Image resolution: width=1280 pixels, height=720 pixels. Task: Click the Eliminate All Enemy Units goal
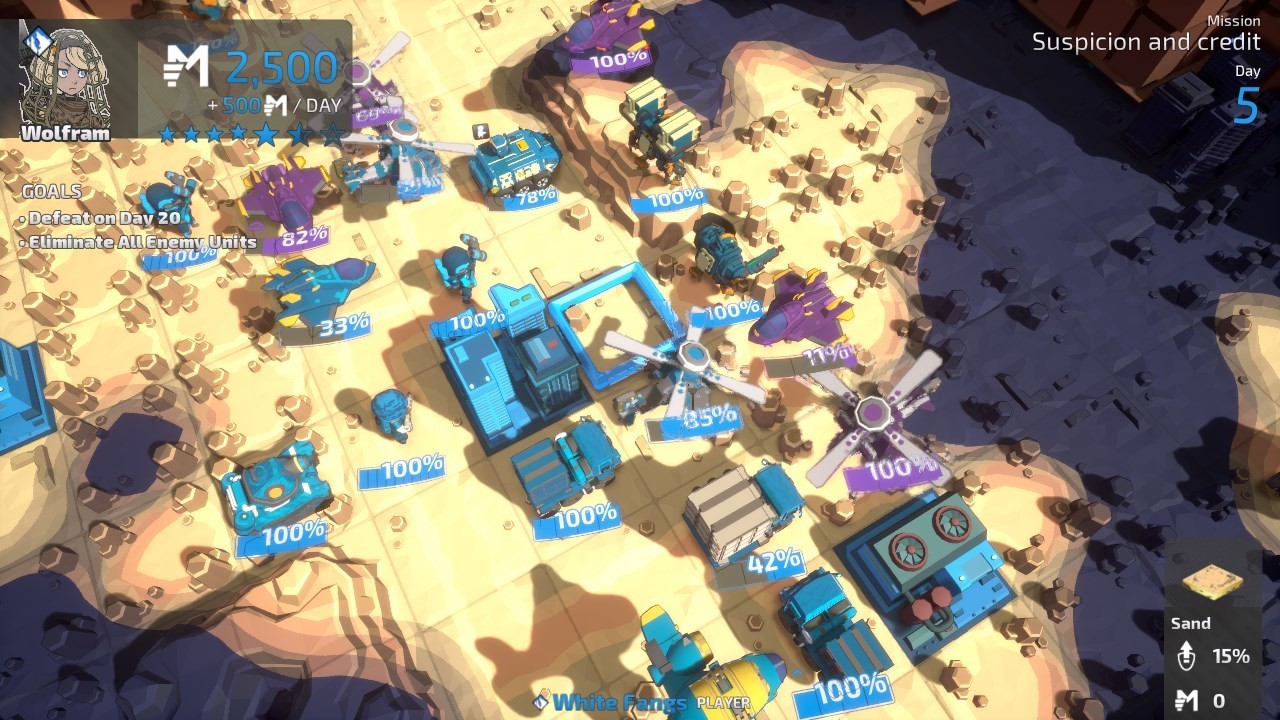pyautogui.click(x=137, y=241)
